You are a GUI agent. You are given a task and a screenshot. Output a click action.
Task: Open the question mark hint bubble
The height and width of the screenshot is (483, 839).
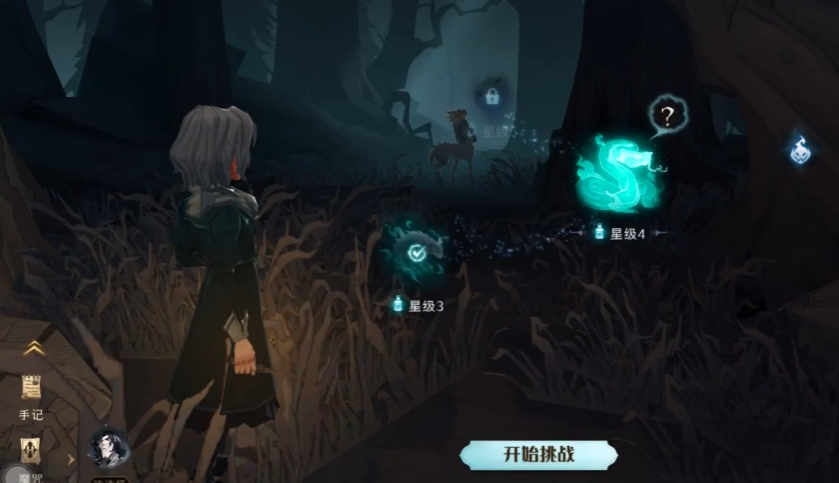(668, 116)
